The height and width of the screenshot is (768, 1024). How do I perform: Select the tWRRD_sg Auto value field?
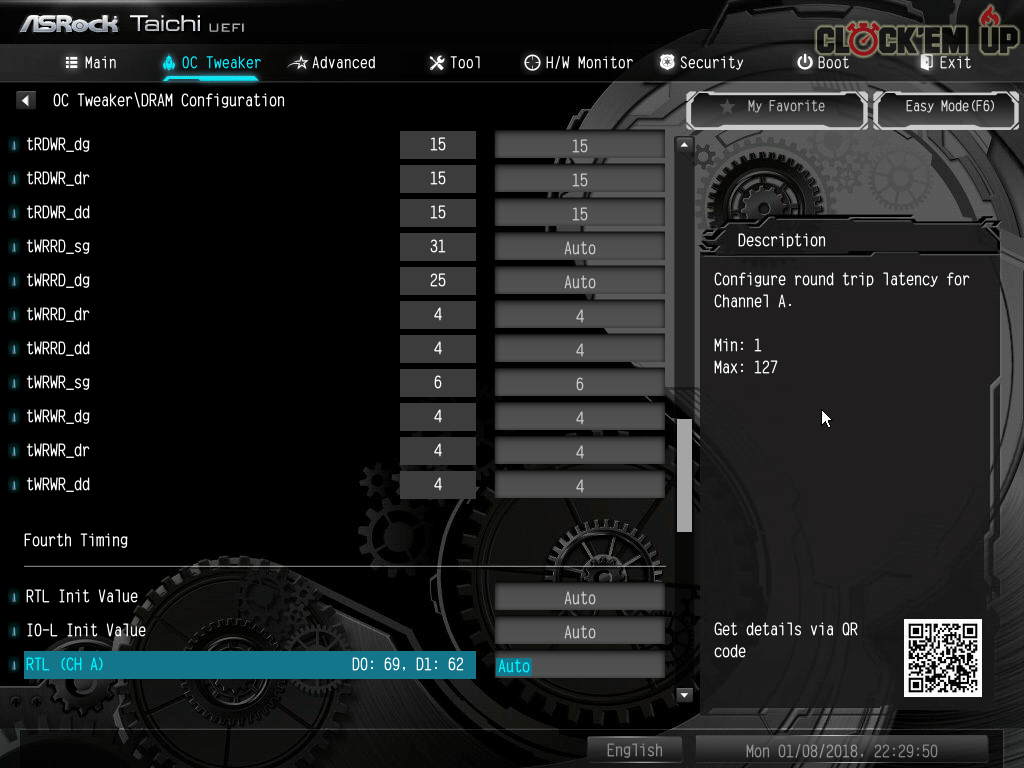[x=579, y=248]
